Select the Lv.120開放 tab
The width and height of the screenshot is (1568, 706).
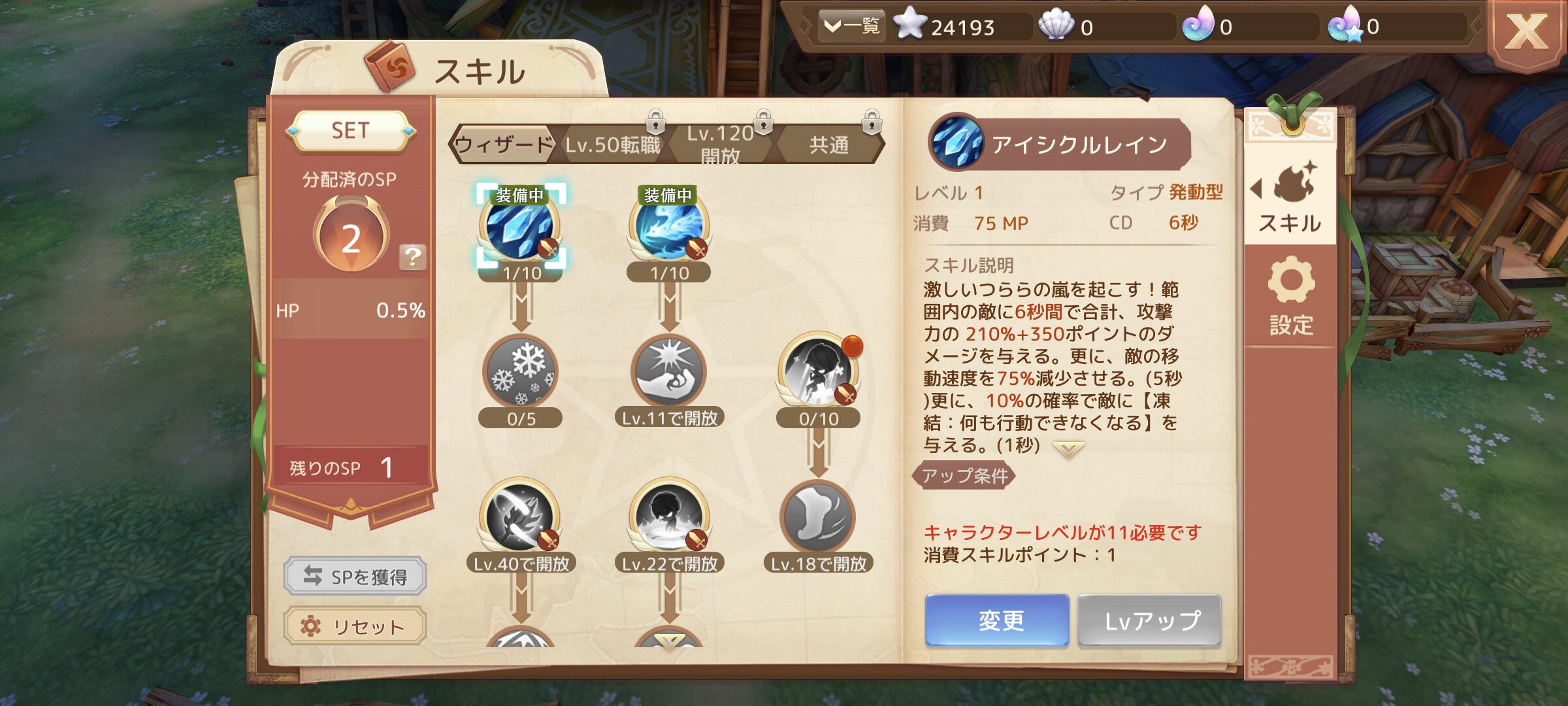click(720, 144)
